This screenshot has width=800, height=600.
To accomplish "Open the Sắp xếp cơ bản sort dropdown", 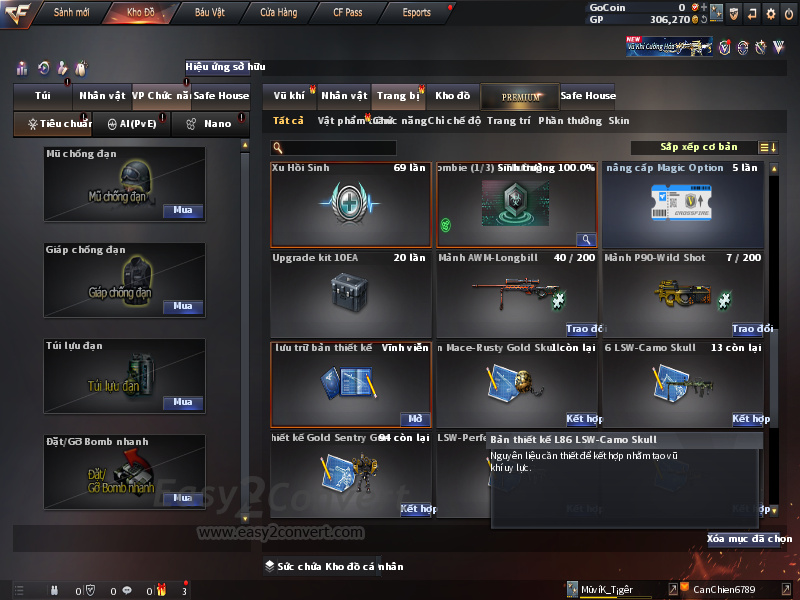I will coord(698,147).
